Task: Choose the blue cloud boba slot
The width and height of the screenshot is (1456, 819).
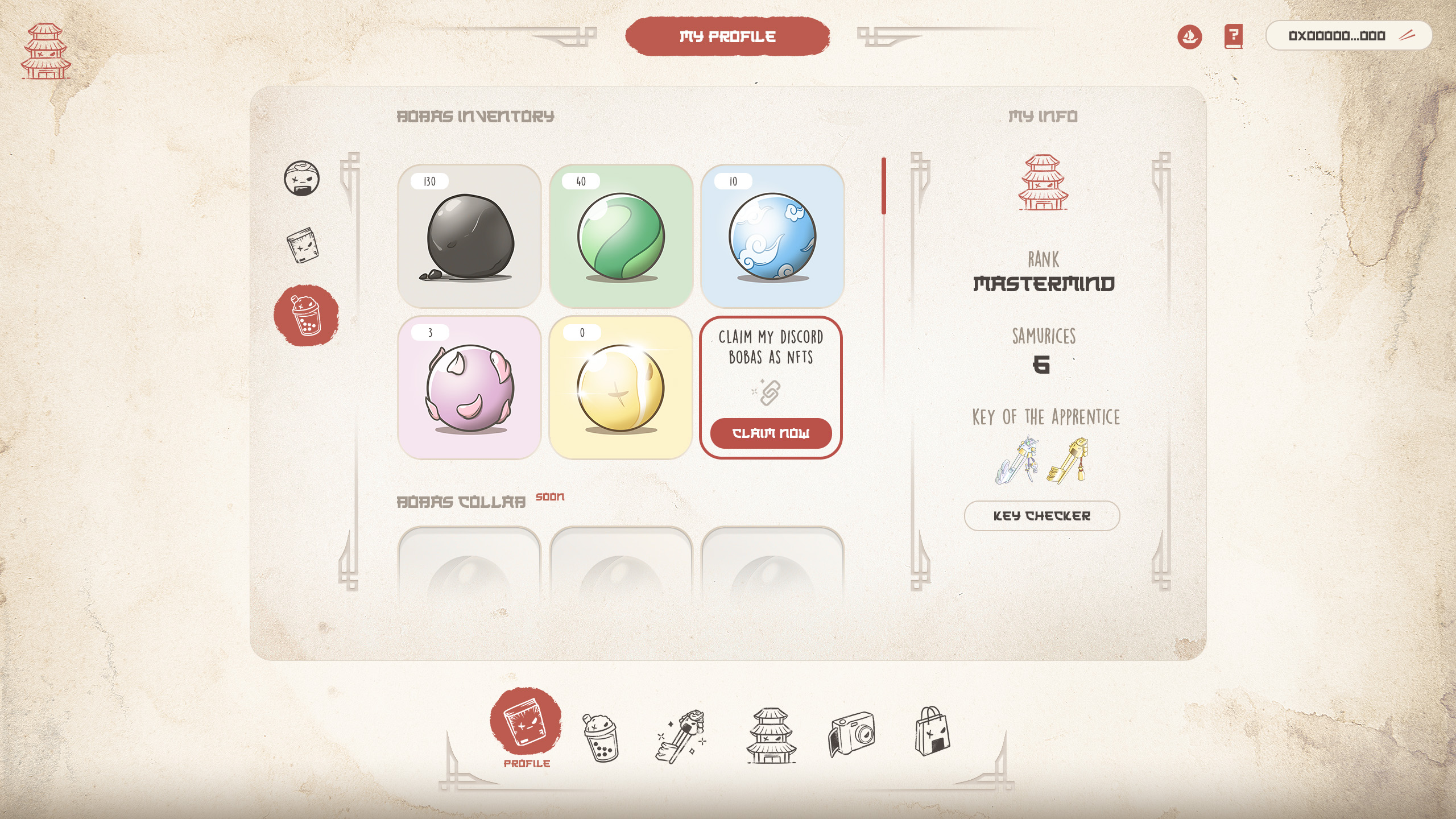Action: (x=772, y=236)
